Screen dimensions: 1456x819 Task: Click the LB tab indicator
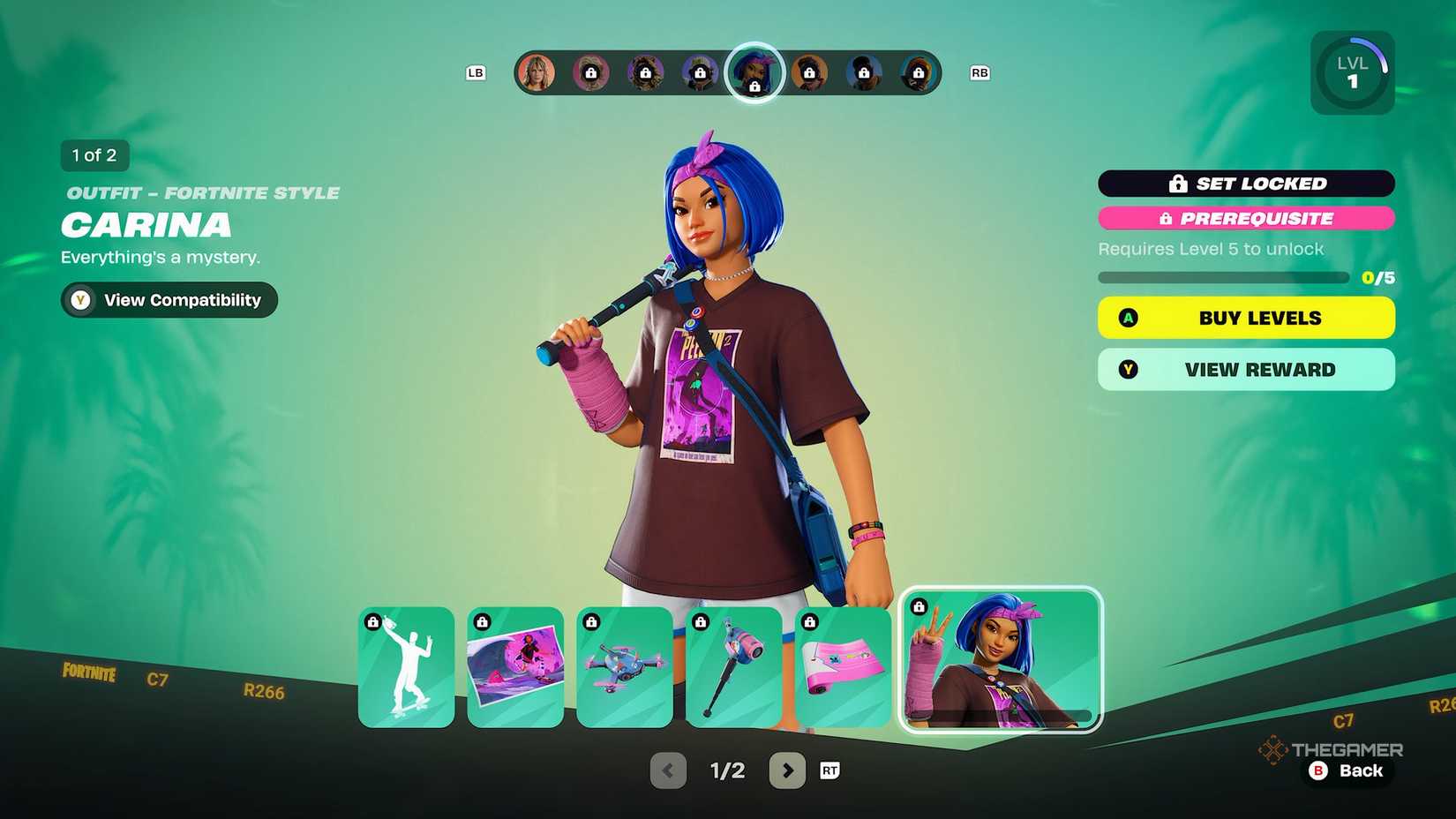[x=477, y=73]
